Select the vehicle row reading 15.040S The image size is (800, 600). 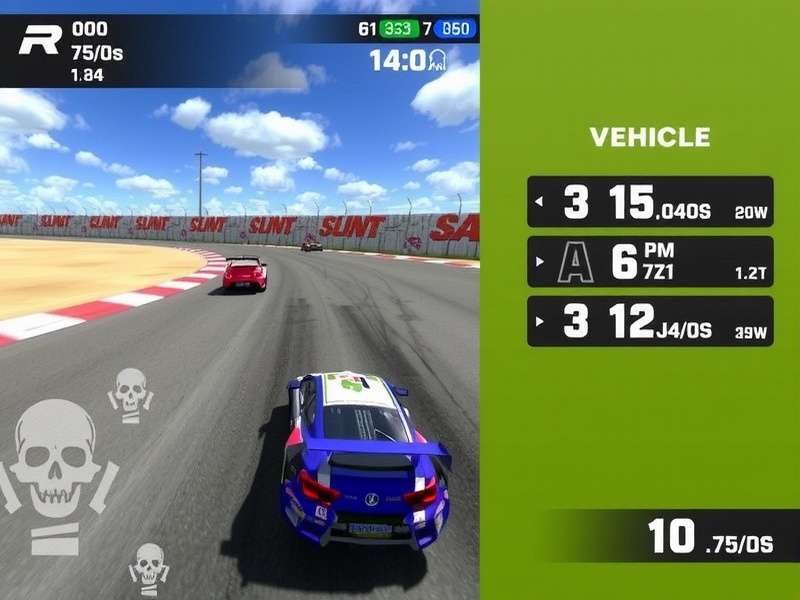650,202
